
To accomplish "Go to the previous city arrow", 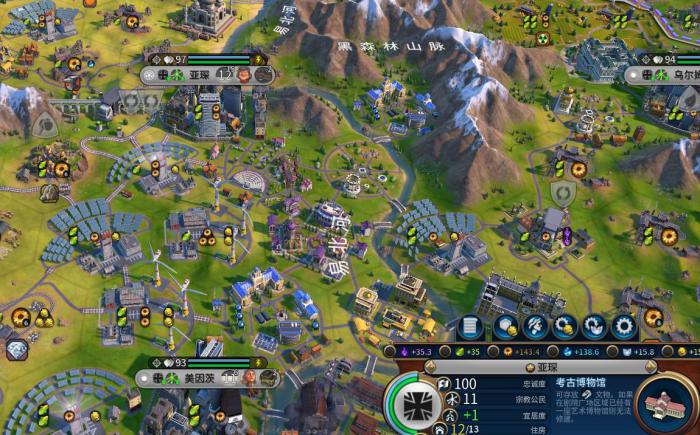I will pos(431,368).
